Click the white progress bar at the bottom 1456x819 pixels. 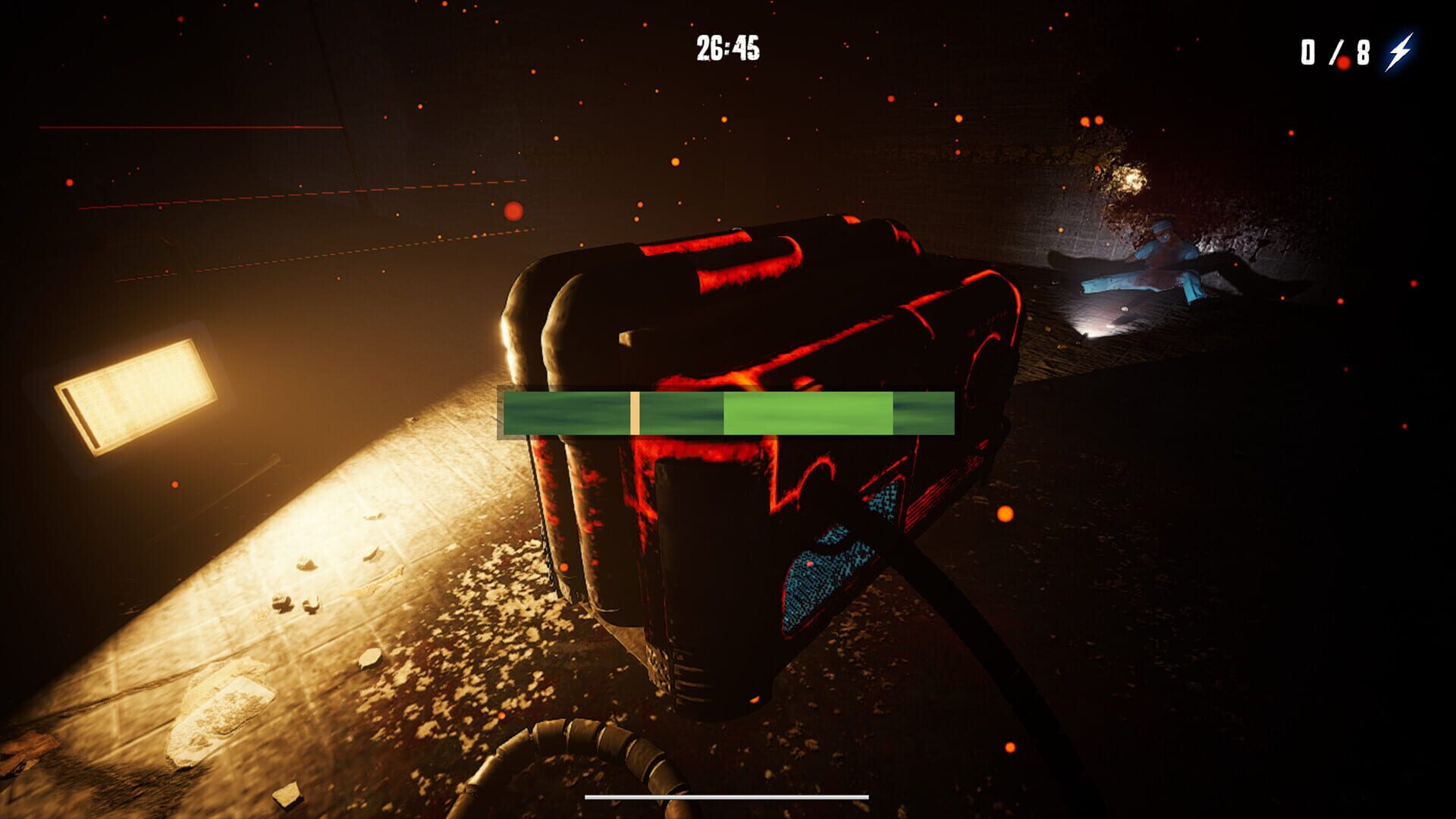pos(726,796)
